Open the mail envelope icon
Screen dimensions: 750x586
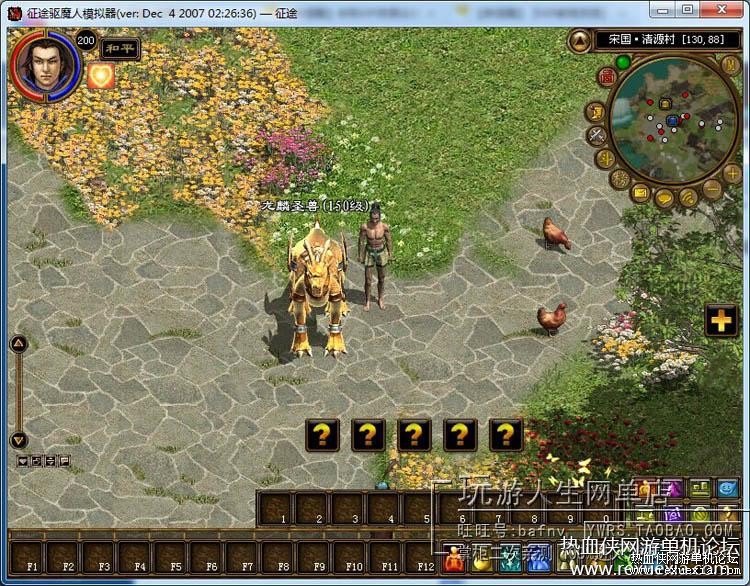pos(639,193)
